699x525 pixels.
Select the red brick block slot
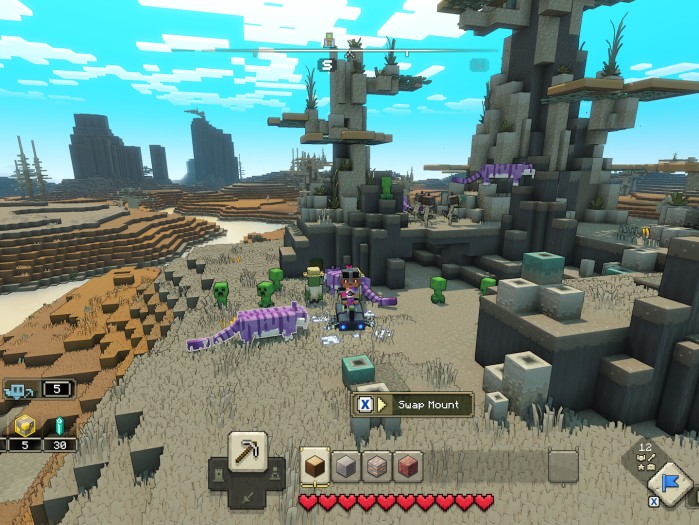point(409,466)
